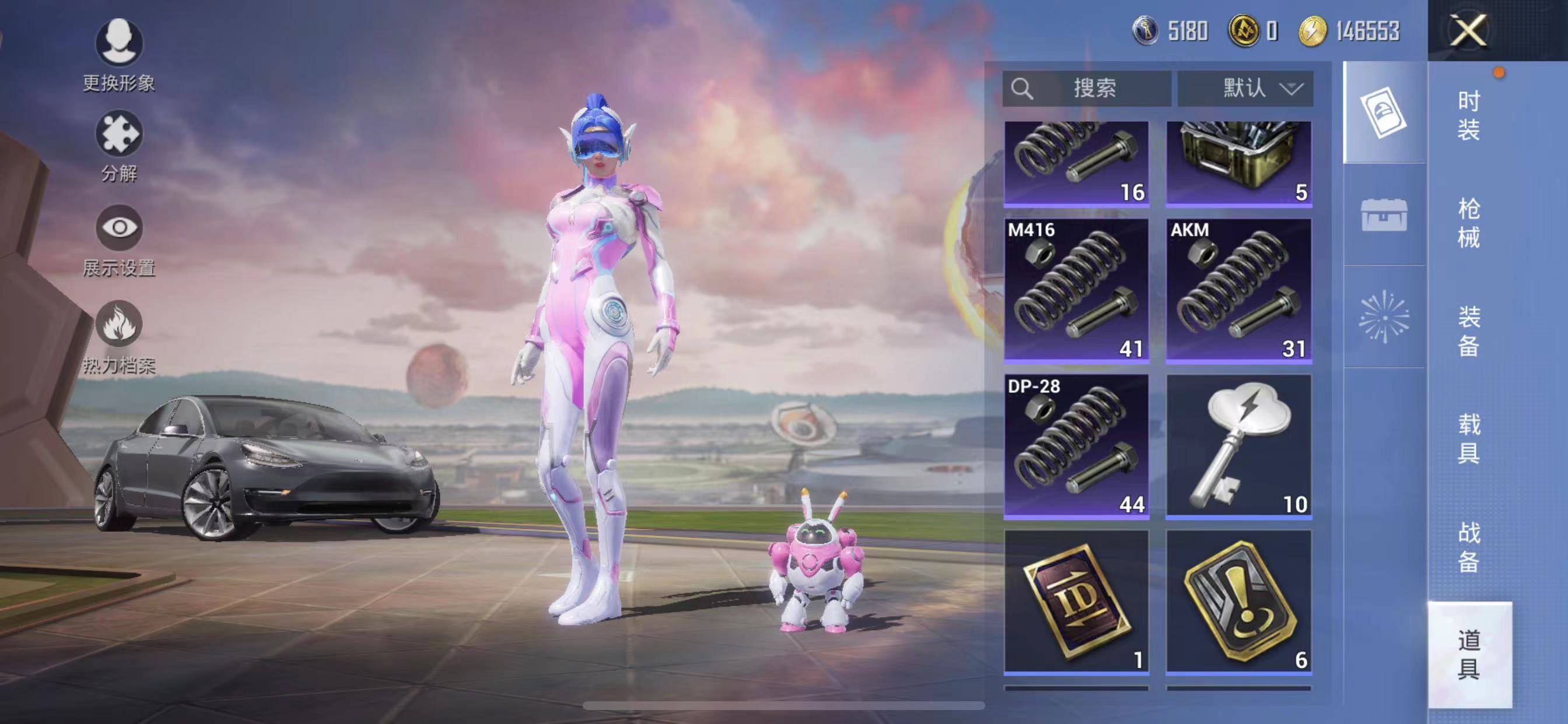Select the ID rename card item
The image size is (1568, 724).
coord(1076,602)
